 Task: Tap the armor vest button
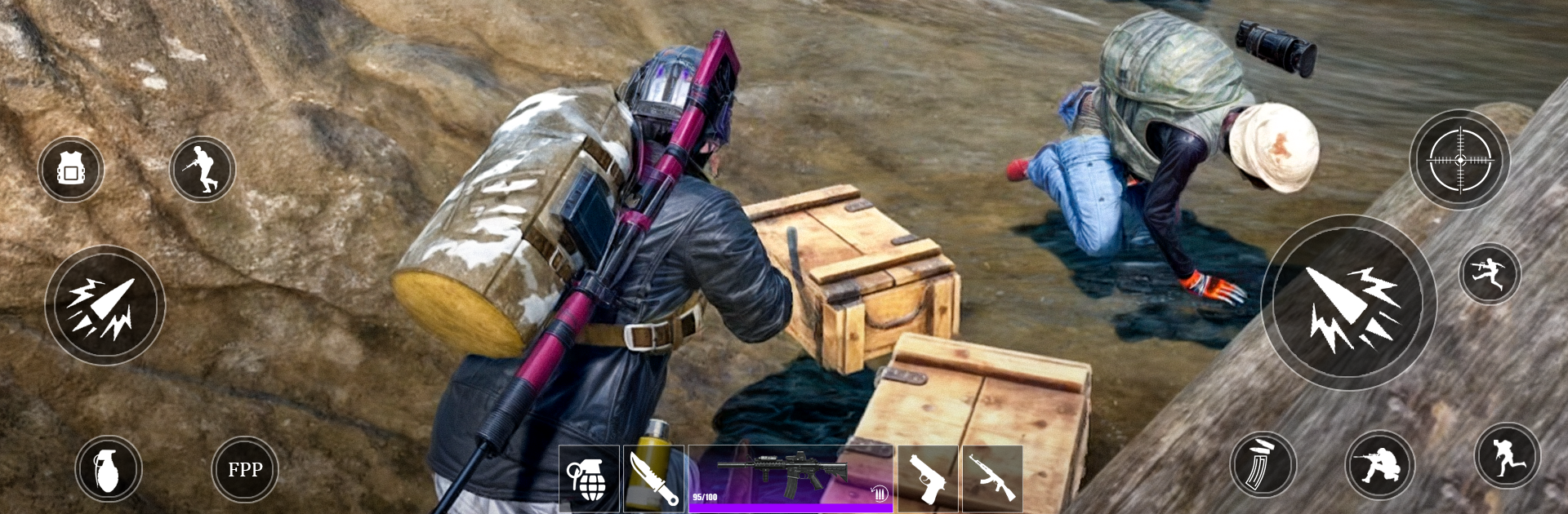(x=71, y=170)
